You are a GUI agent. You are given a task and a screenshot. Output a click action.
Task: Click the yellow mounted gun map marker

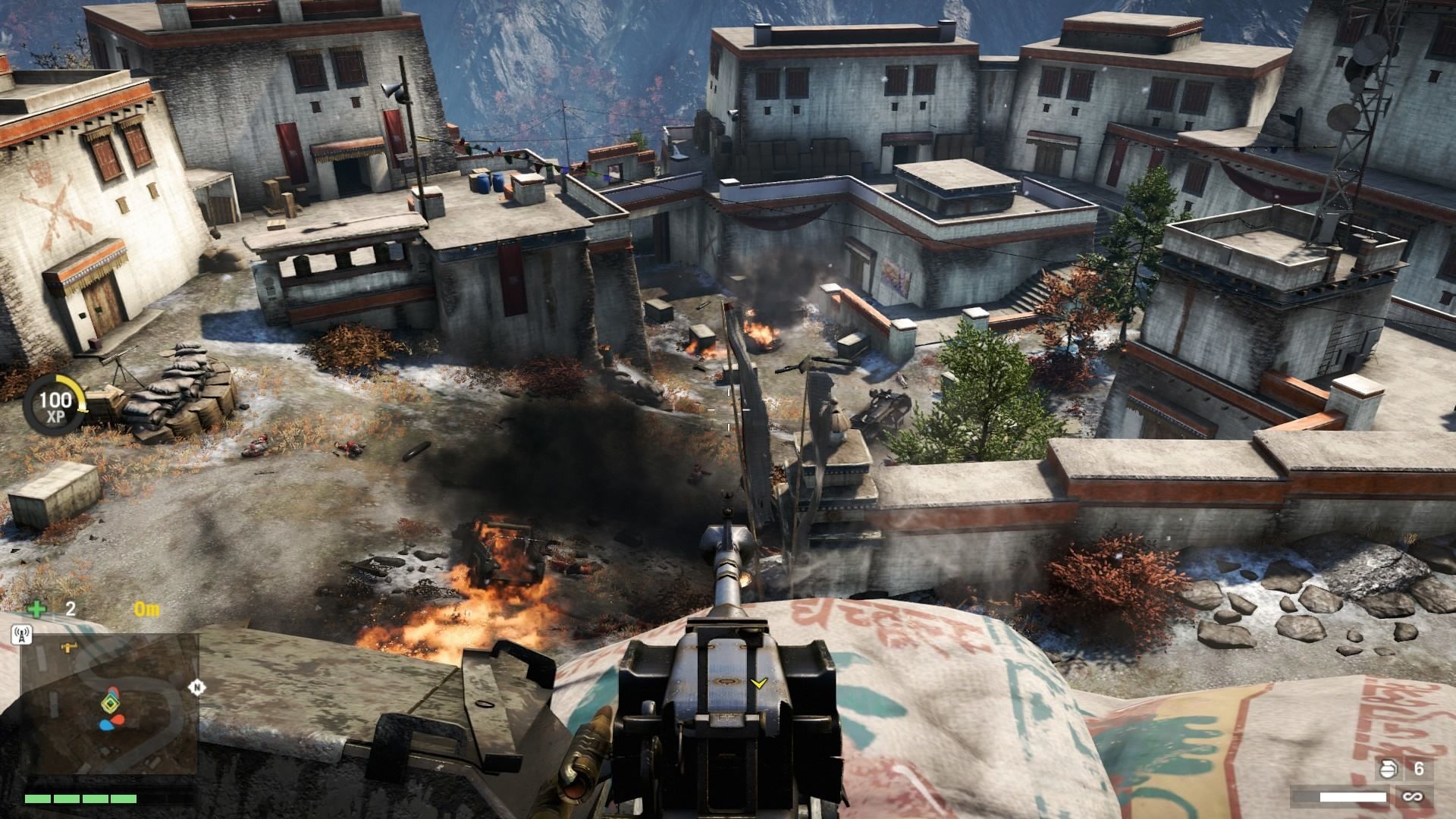(x=70, y=647)
